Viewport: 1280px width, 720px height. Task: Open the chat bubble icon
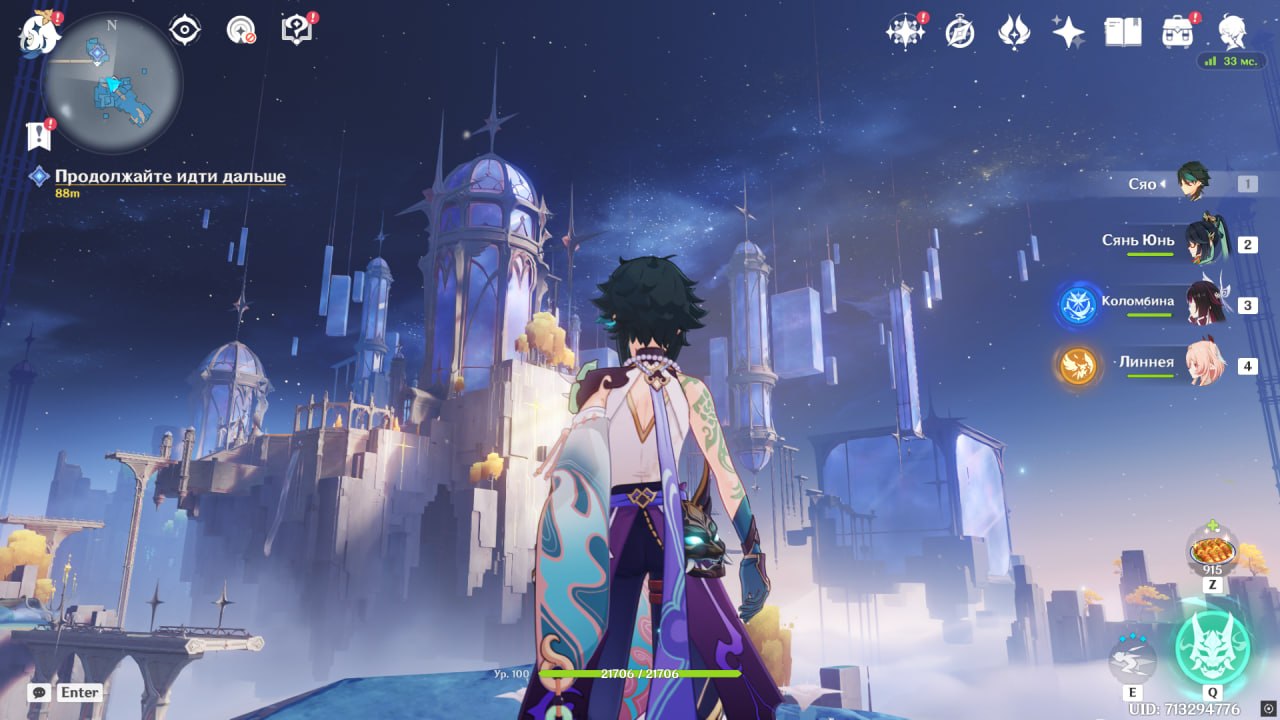tap(39, 692)
